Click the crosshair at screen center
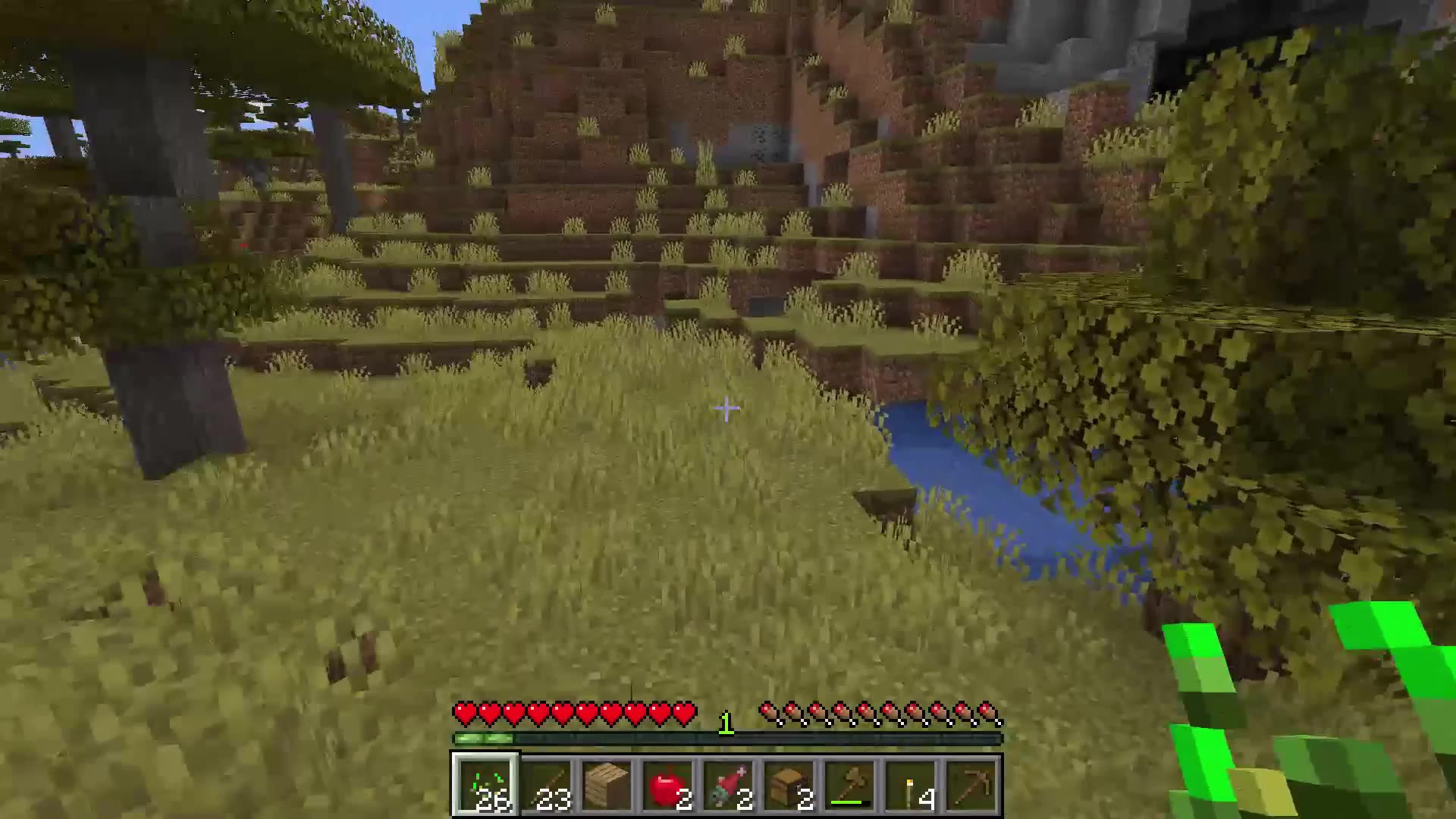 726,409
